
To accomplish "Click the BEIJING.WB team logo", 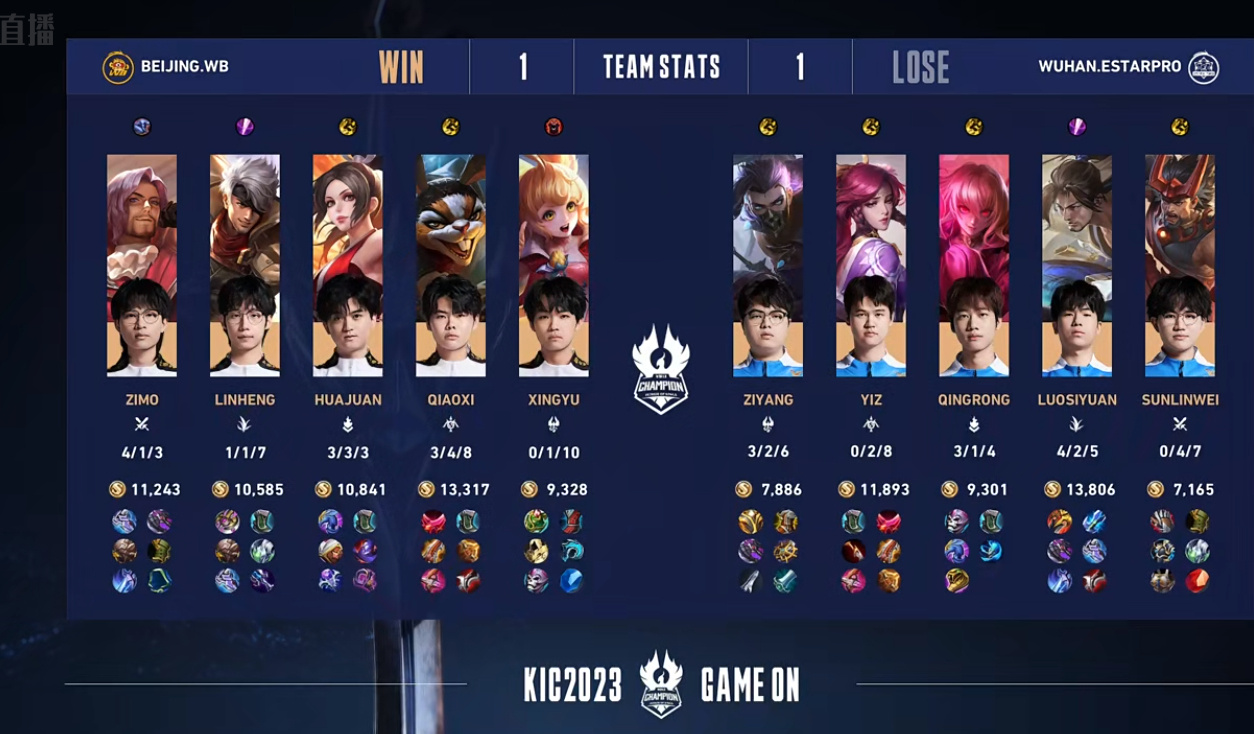I will point(118,67).
